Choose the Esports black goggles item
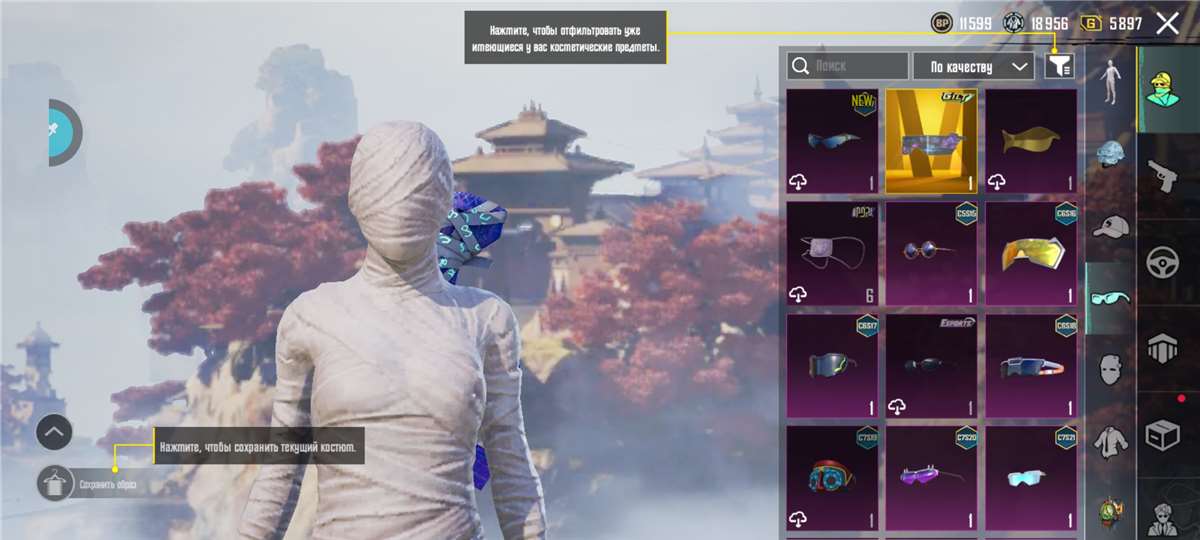Viewport: 1200px width, 540px height. pos(931,367)
